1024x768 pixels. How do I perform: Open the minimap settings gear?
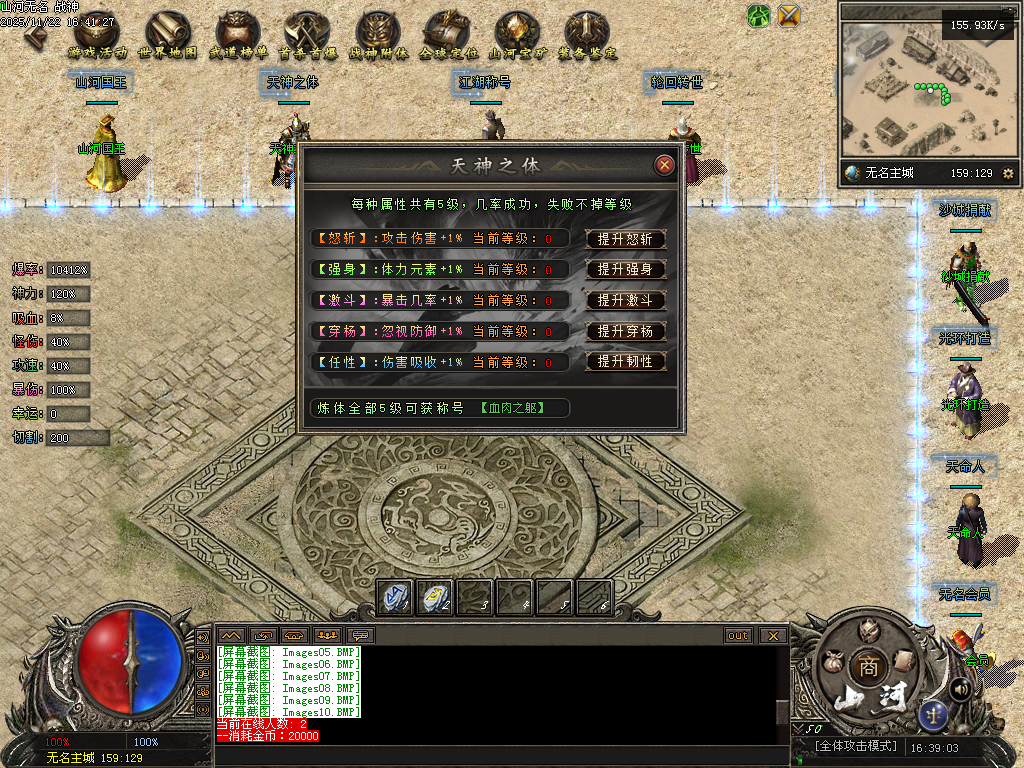click(x=1007, y=173)
